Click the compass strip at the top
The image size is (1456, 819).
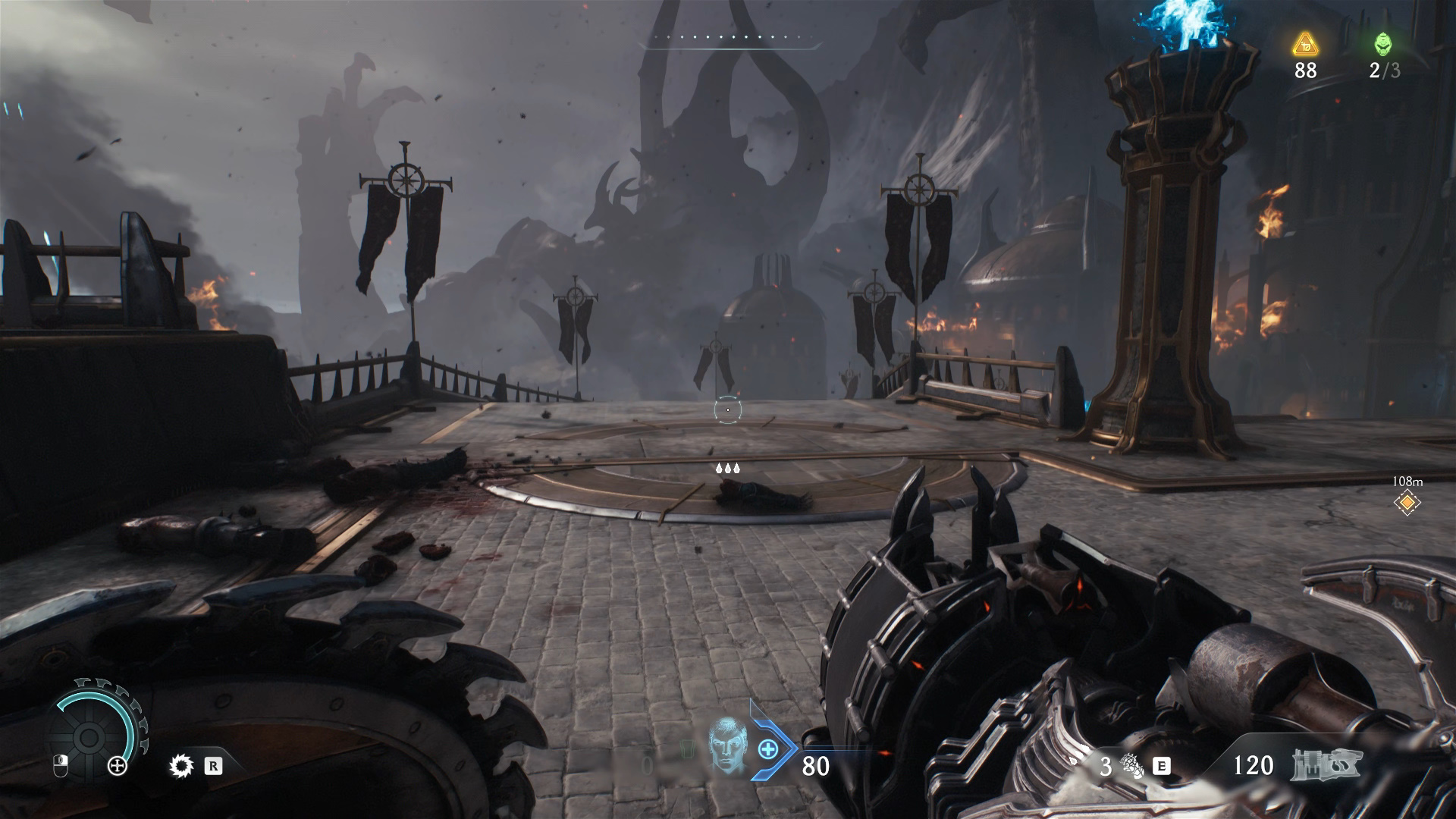(728, 38)
